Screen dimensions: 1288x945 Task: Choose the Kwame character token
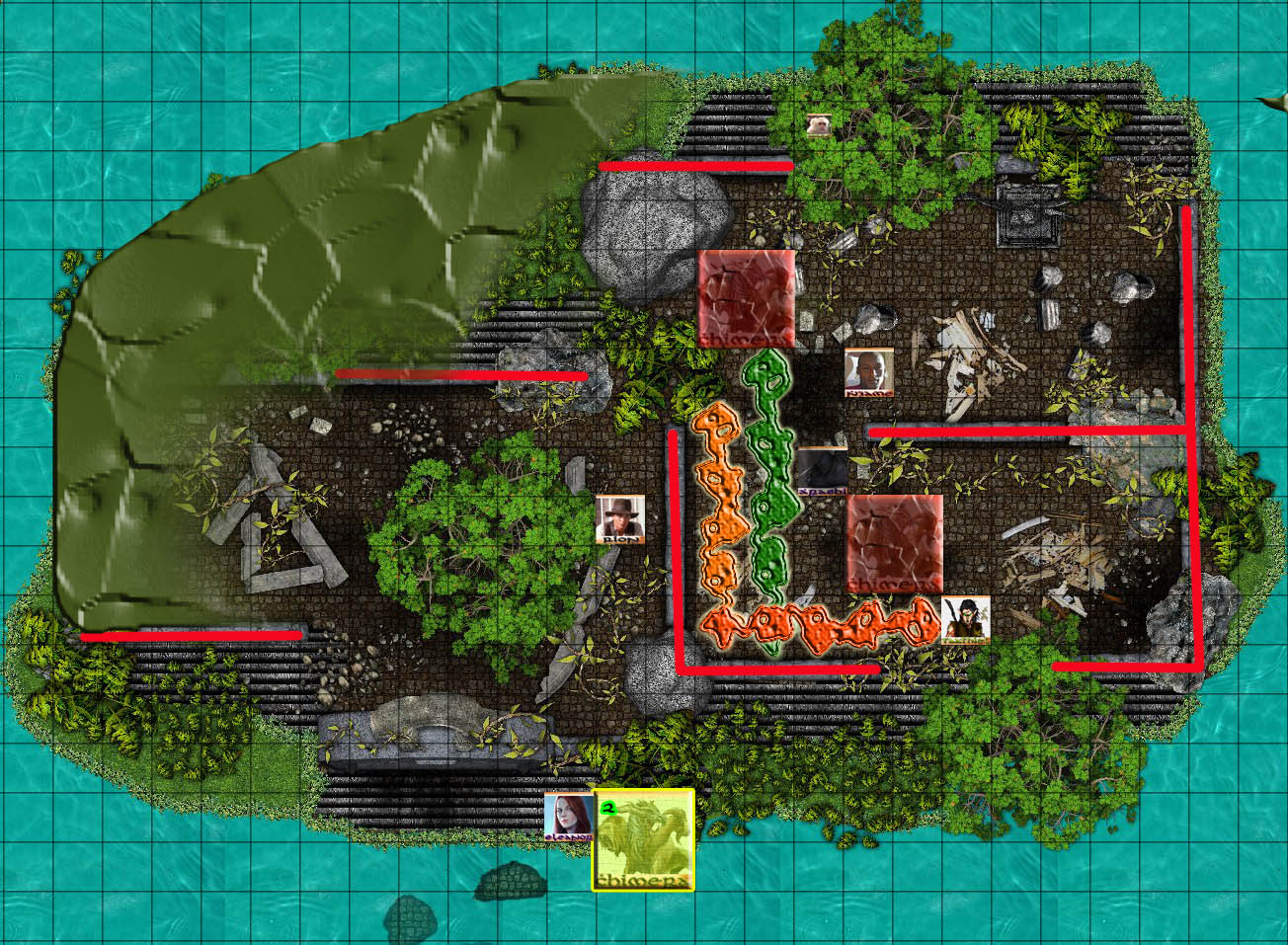tap(869, 372)
